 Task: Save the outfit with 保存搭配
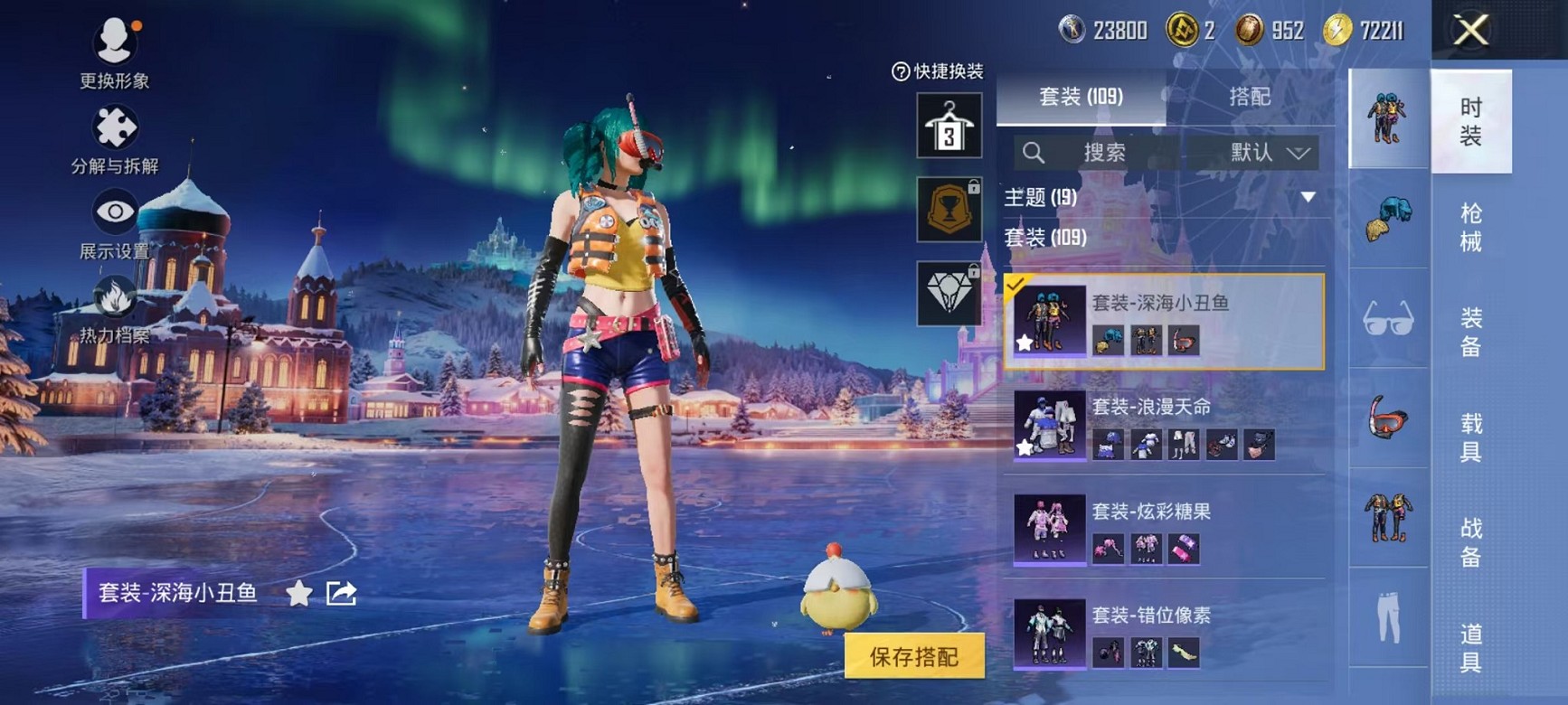(x=913, y=657)
